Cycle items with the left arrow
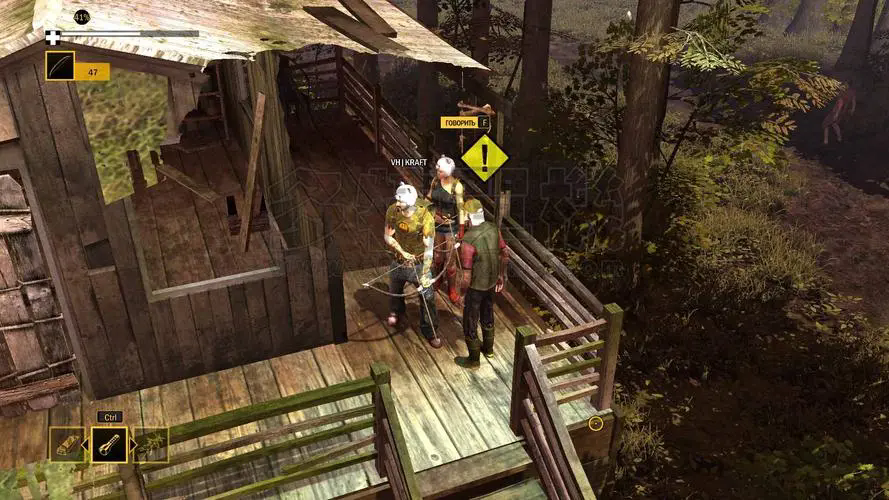The width and height of the screenshot is (889, 500). click(x=87, y=445)
